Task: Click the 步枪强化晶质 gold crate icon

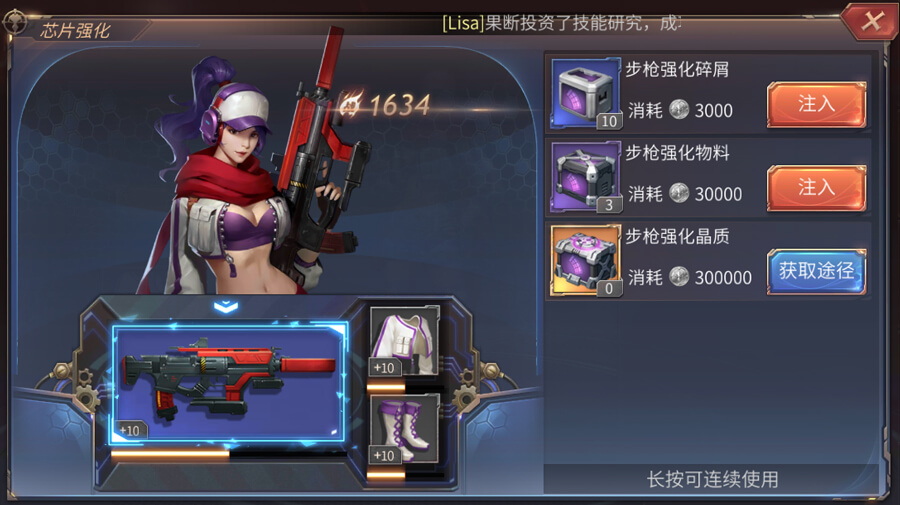Action: coord(586,261)
